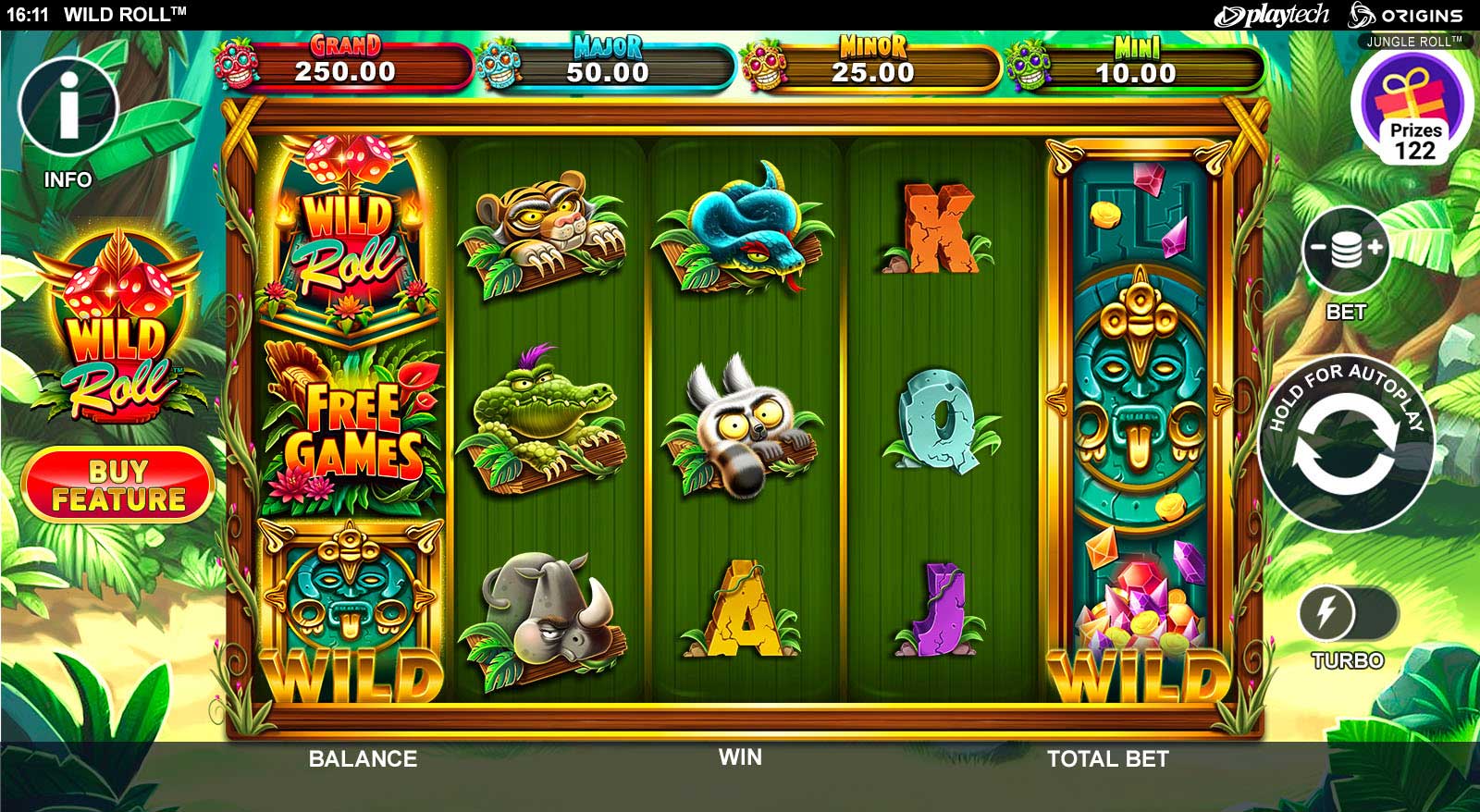Open the Info paytable screen
This screenshot has width=1480, height=812.
pyautogui.click(x=68, y=108)
